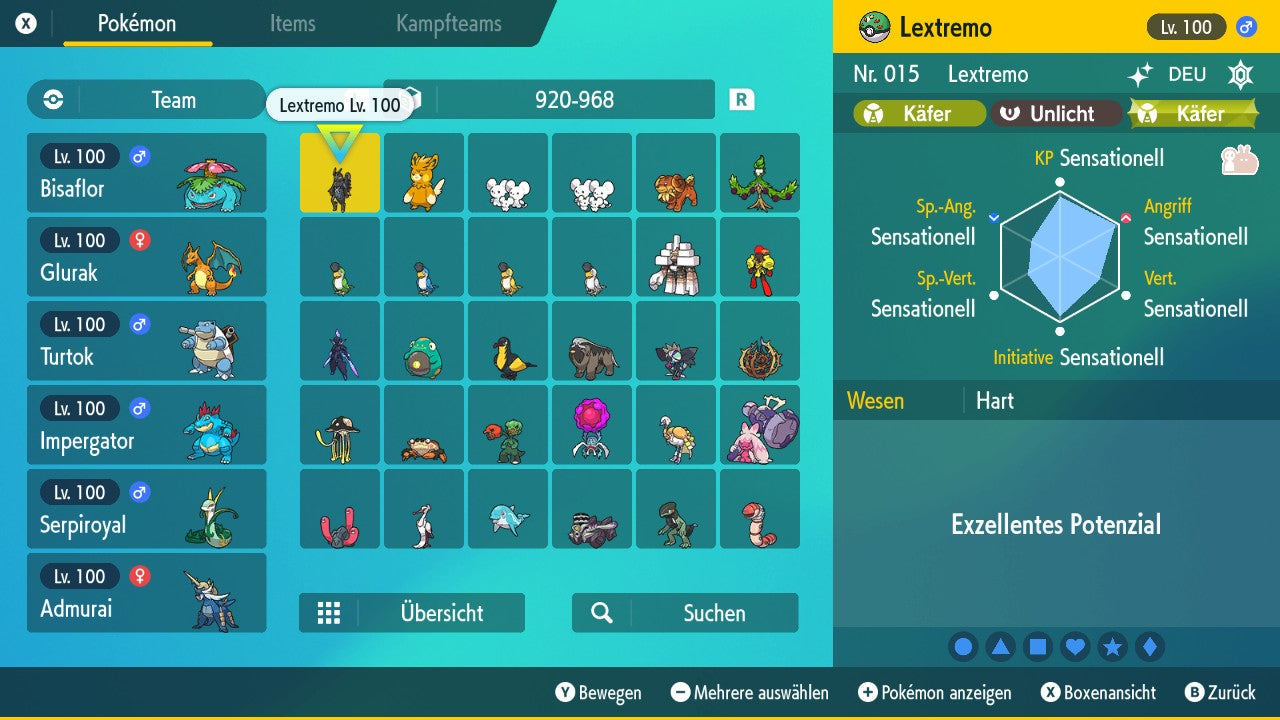The image size is (1280, 720).
Task: Click the shiny sparkle icon next to DEU
Action: 1142,72
